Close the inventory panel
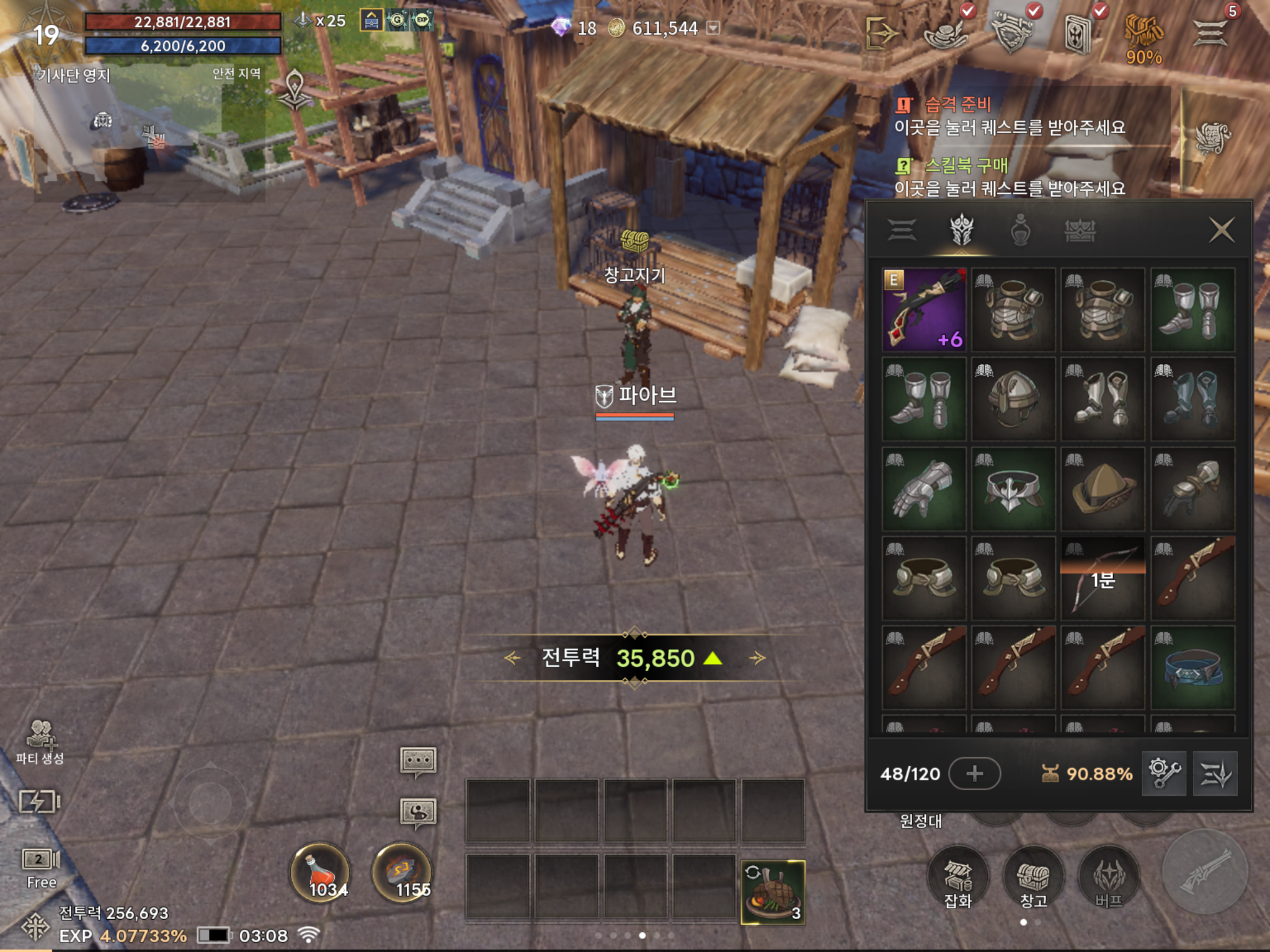1270x952 pixels. coord(1221,230)
